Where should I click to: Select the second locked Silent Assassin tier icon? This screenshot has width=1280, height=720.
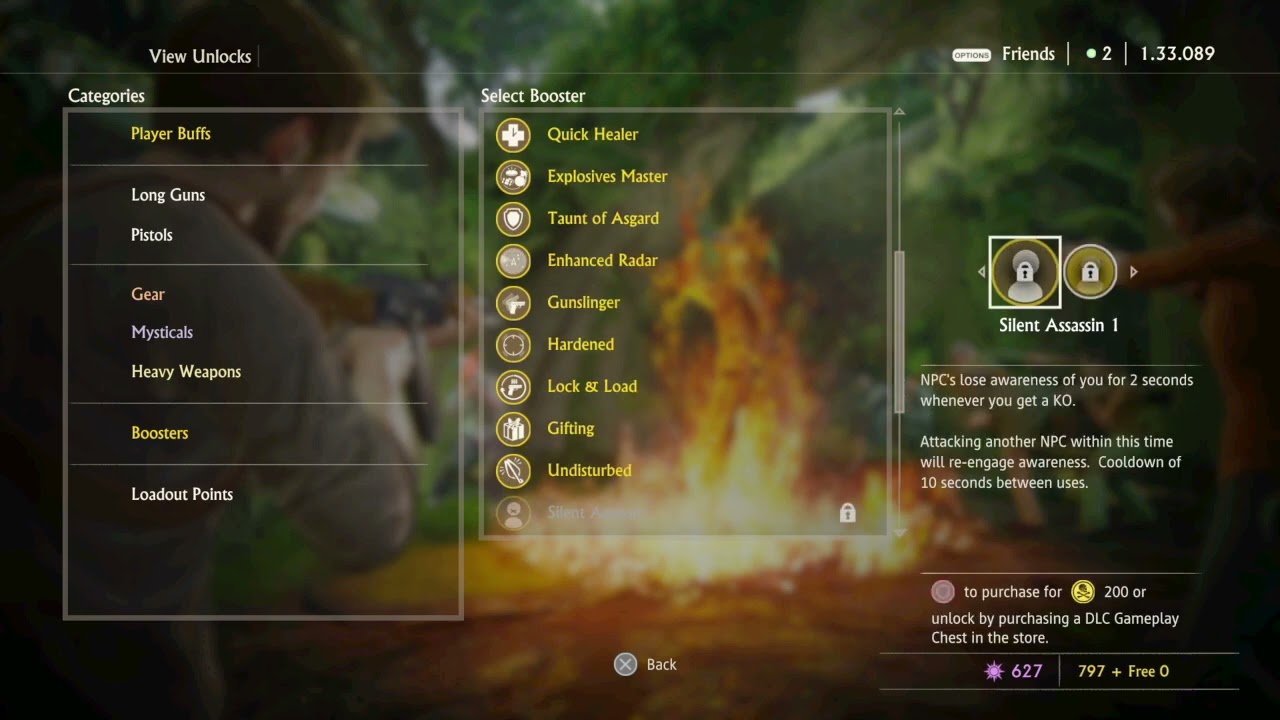click(x=1090, y=272)
